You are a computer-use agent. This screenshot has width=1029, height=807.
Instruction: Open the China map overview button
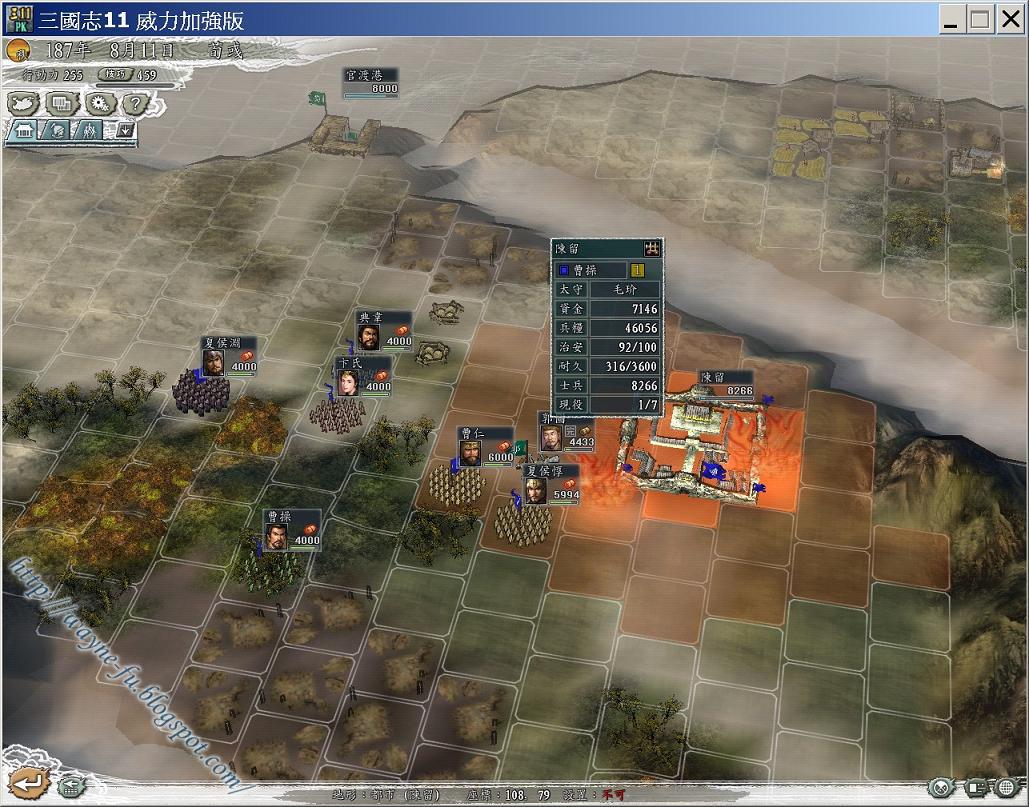(x=24, y=102)
